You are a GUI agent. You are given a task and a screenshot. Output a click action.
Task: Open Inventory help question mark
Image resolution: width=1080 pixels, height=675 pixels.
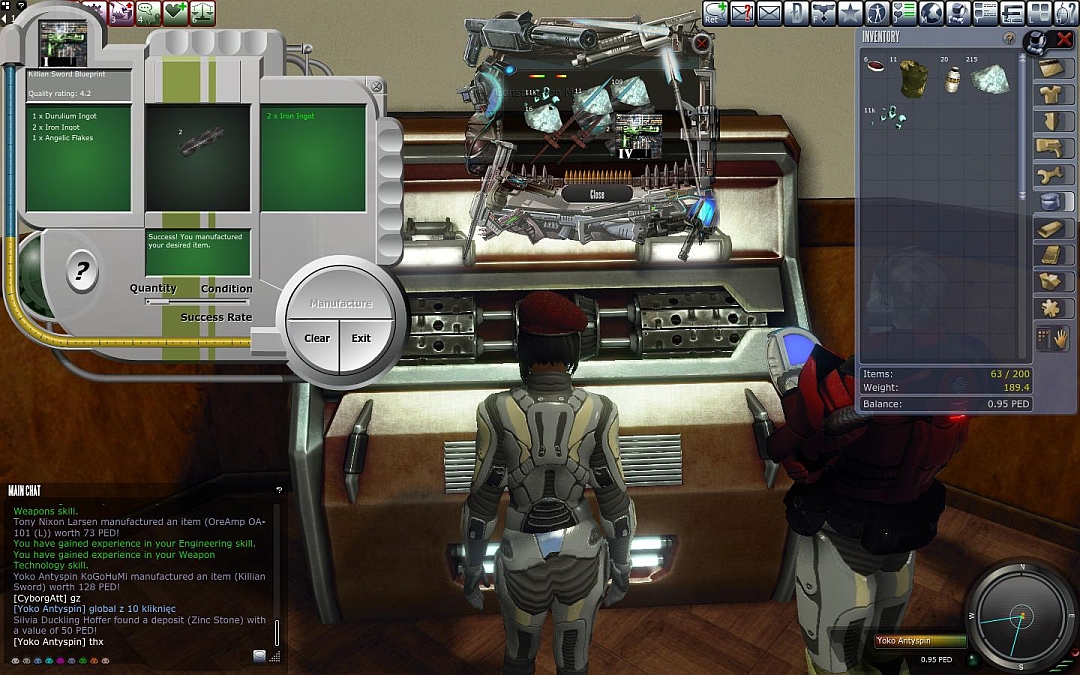pos(1009,38)
